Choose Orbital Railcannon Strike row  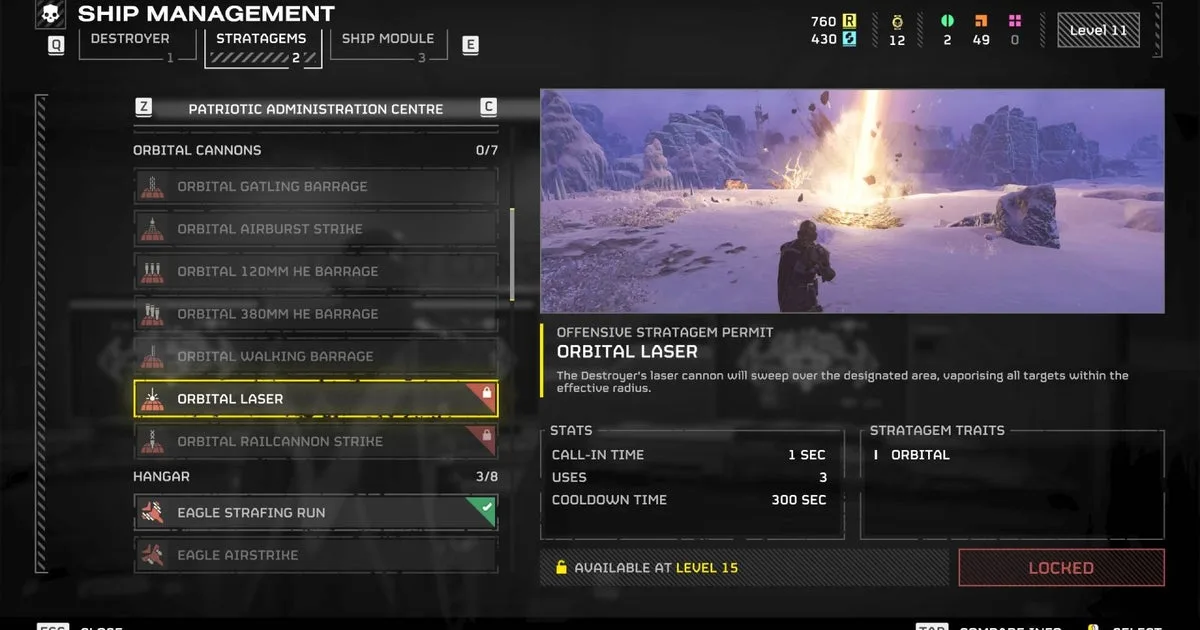pyautogui.click(x=315, y=441)
